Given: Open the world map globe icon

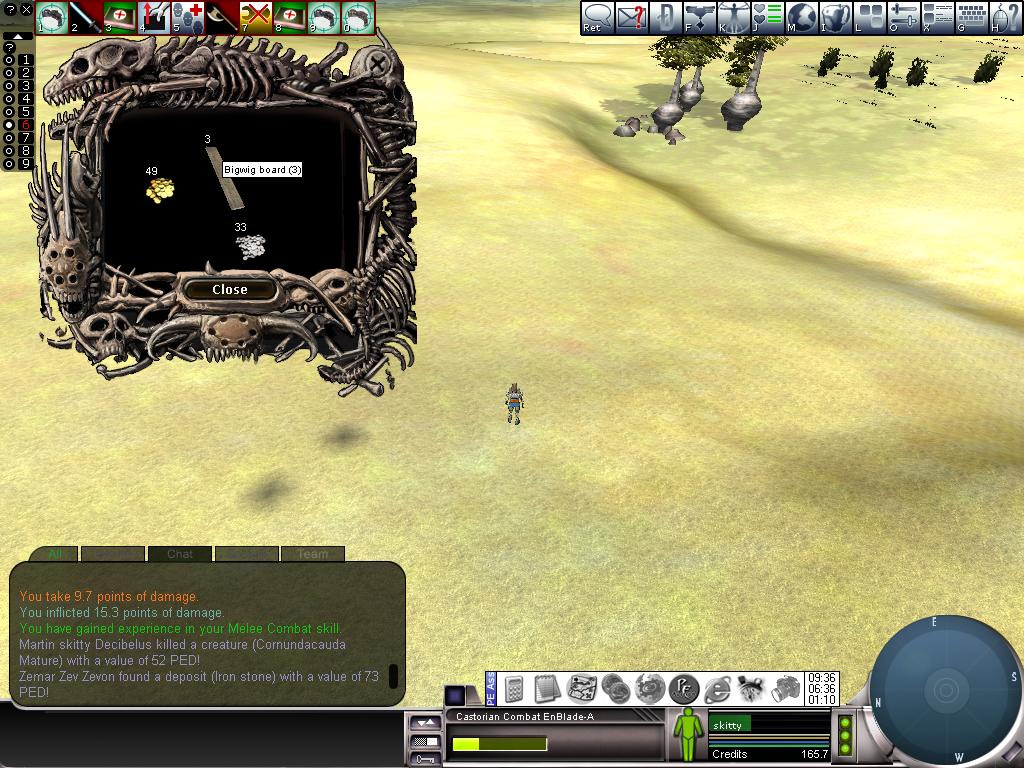Looking at the screenshot, I should pos(801,17).
